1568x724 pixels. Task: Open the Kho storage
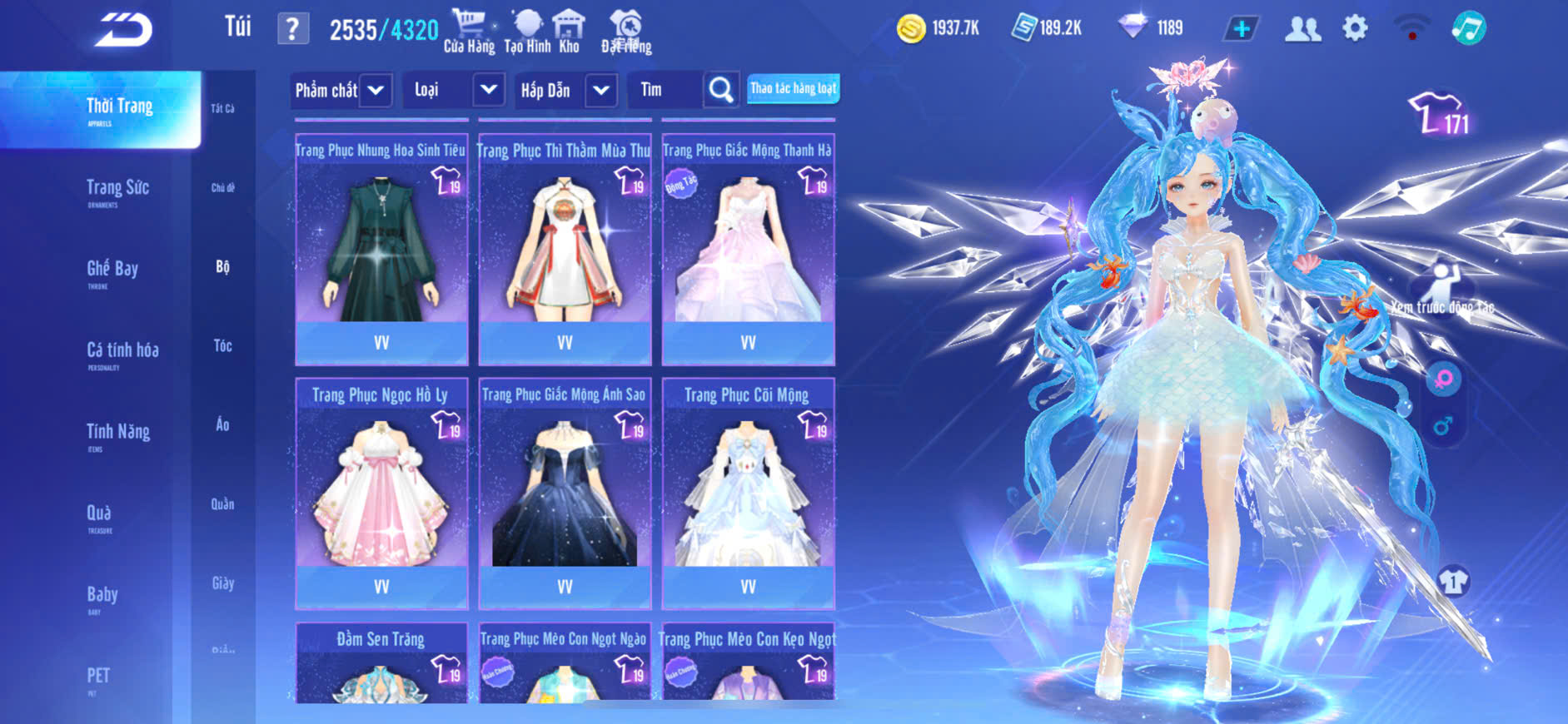569,32
